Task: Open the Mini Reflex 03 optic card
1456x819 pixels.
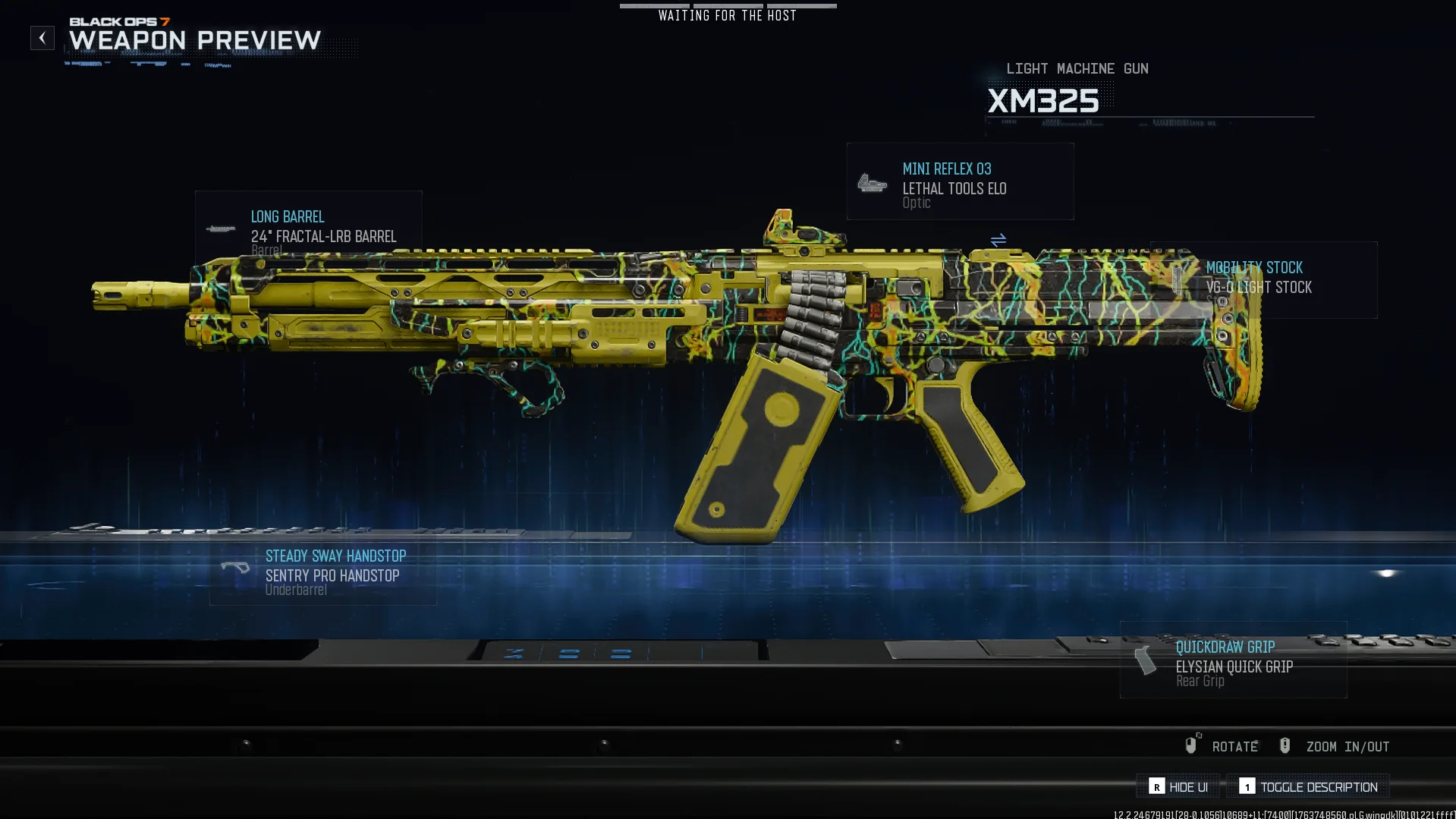Action: click(x=960, y=182)
